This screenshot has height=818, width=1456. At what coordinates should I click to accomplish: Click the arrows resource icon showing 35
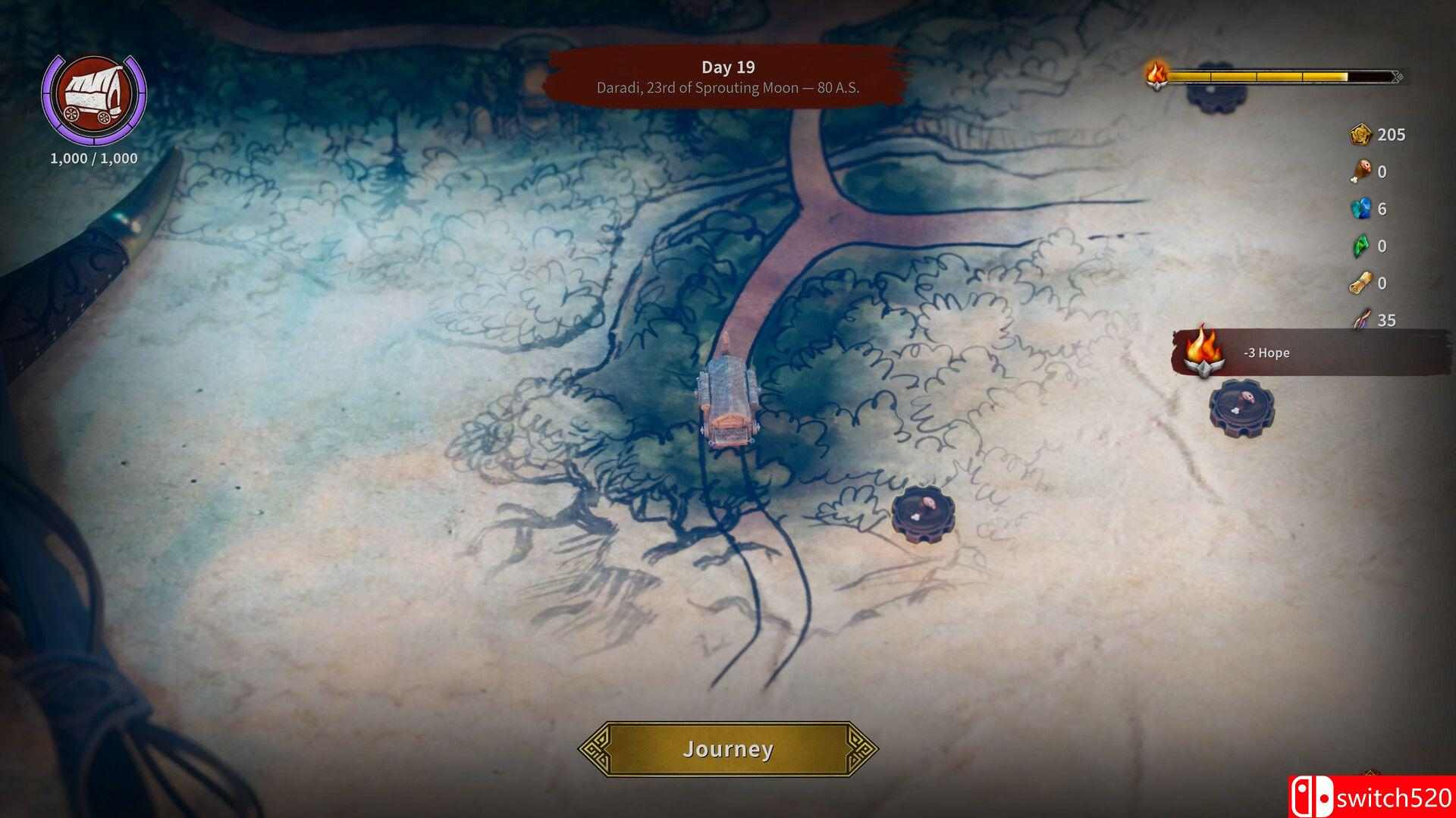[1363, 320]
